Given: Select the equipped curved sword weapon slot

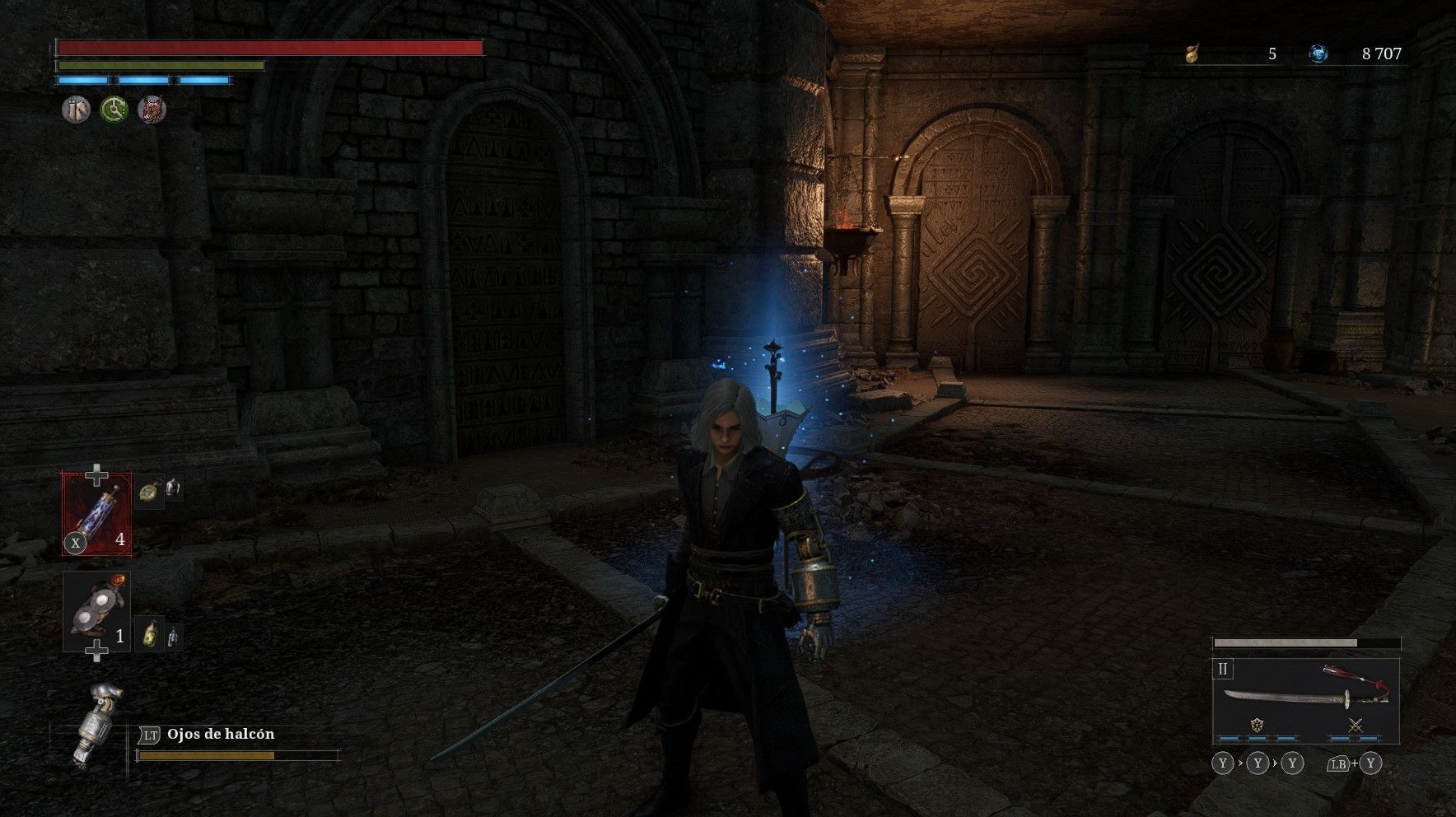Looking at the screenshot, I should (1305, 698).
